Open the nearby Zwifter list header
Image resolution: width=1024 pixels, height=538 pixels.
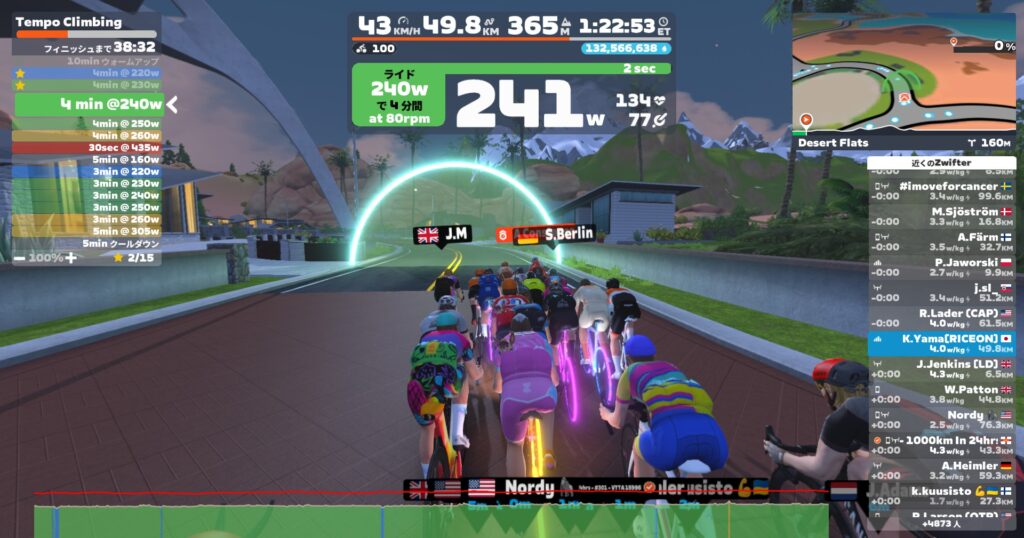941,163
